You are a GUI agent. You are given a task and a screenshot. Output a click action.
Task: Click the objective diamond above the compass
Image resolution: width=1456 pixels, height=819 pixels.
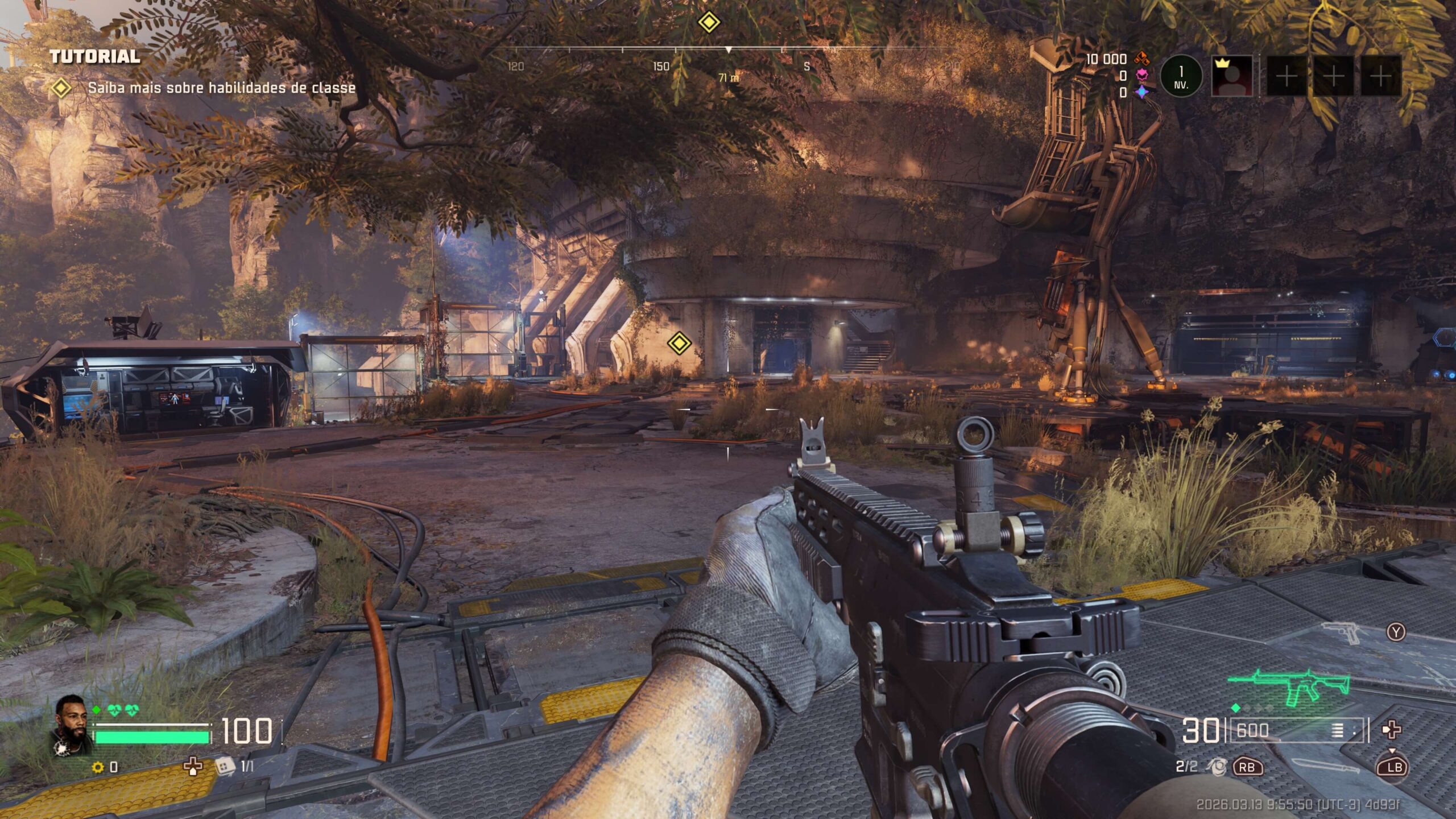709,22
